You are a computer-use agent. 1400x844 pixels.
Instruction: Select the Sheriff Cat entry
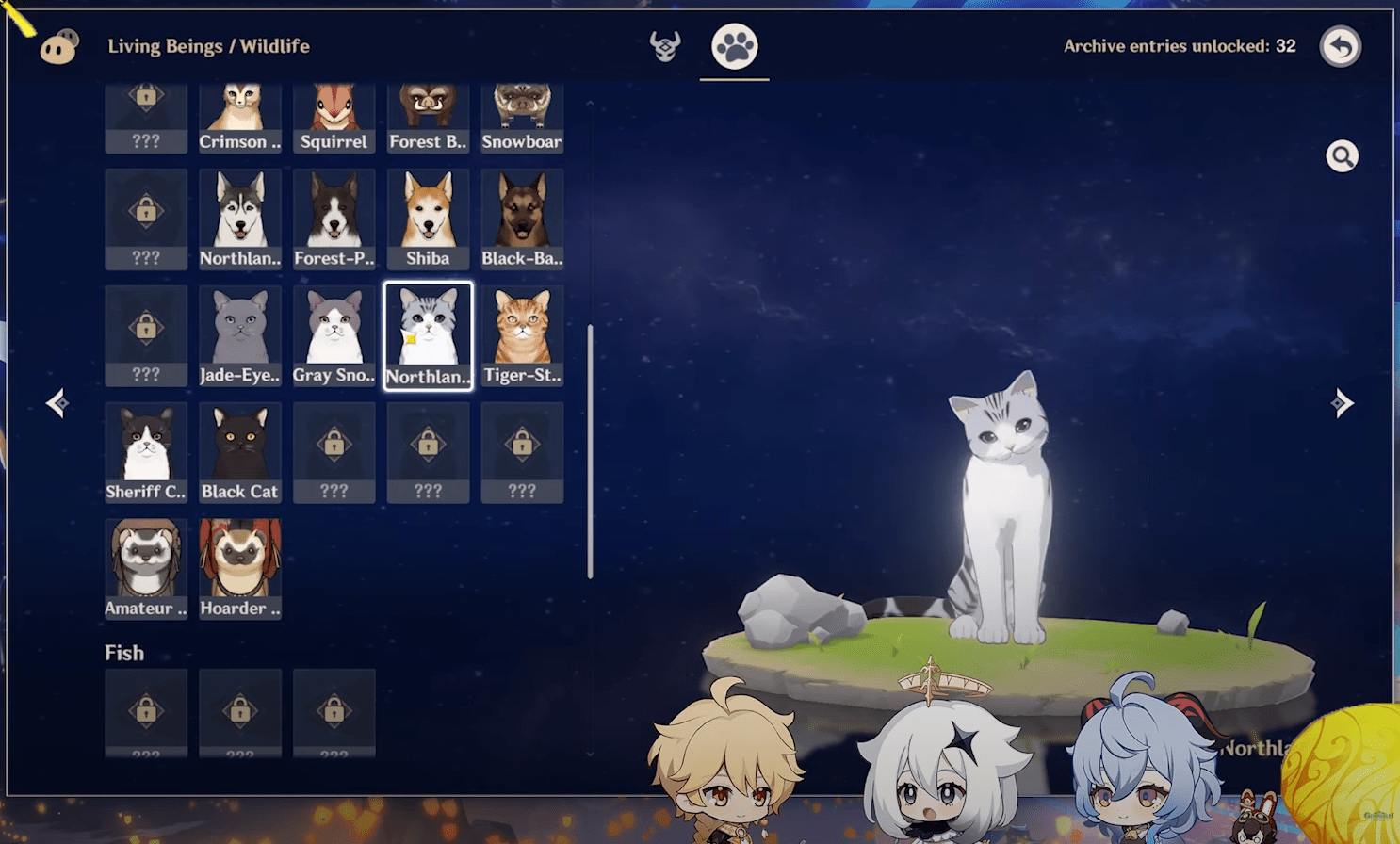click(x=145, y=450)
